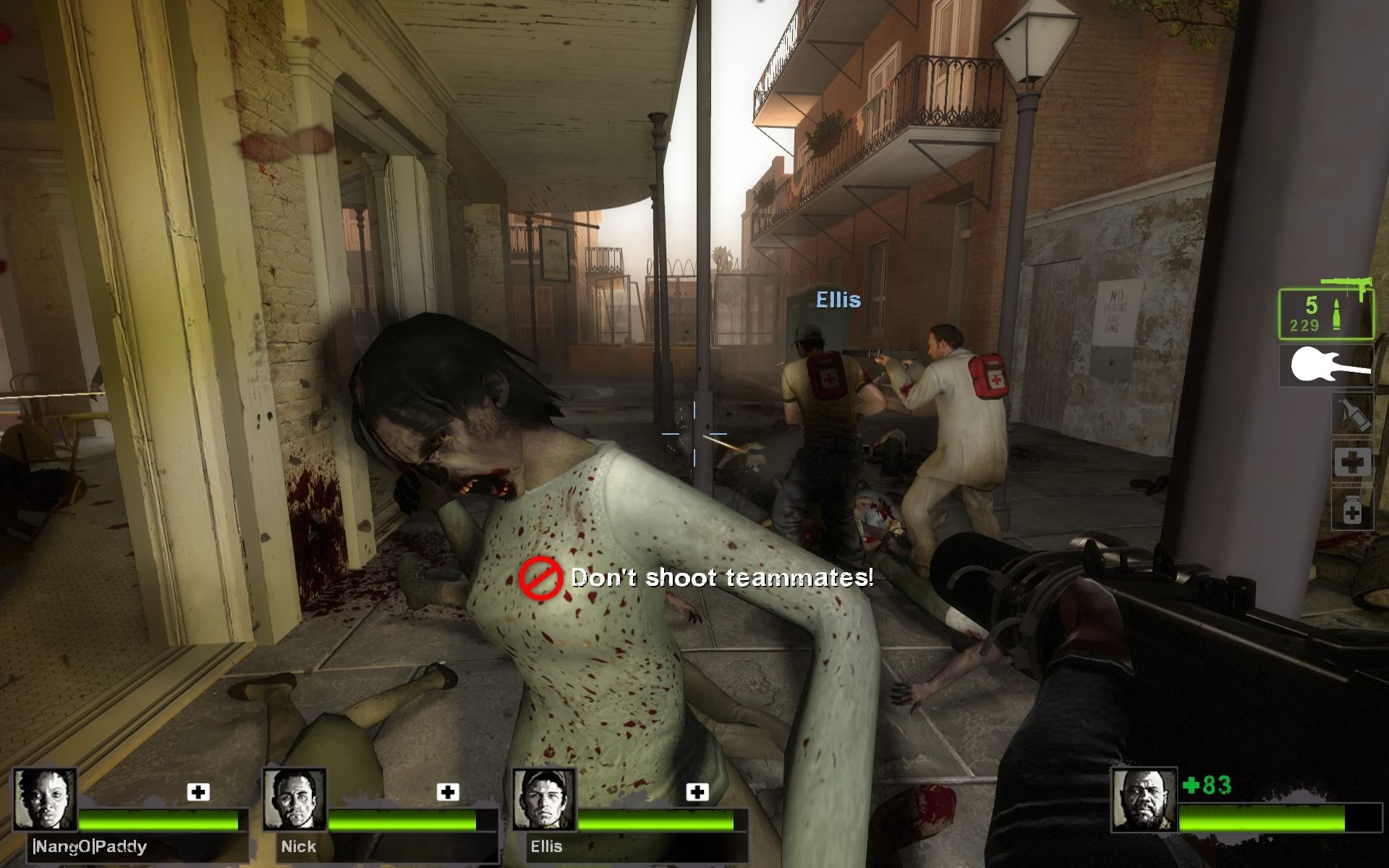Viewport: 1389px width, 868px height.
Task: Click Nick's teammate portrait
Action: click(294, 800)
